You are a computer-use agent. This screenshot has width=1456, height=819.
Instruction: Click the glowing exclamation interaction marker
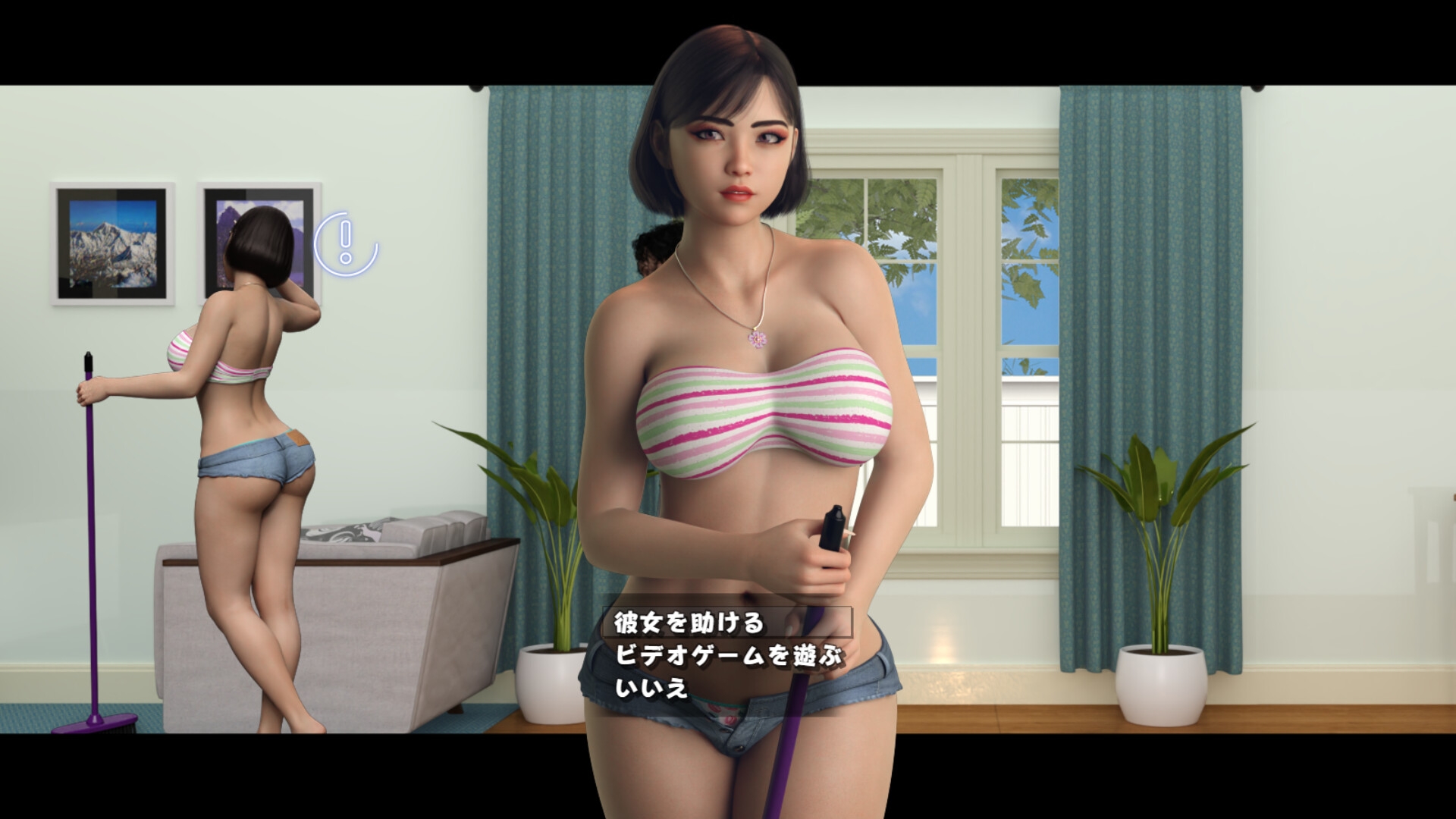click(346, 241)
